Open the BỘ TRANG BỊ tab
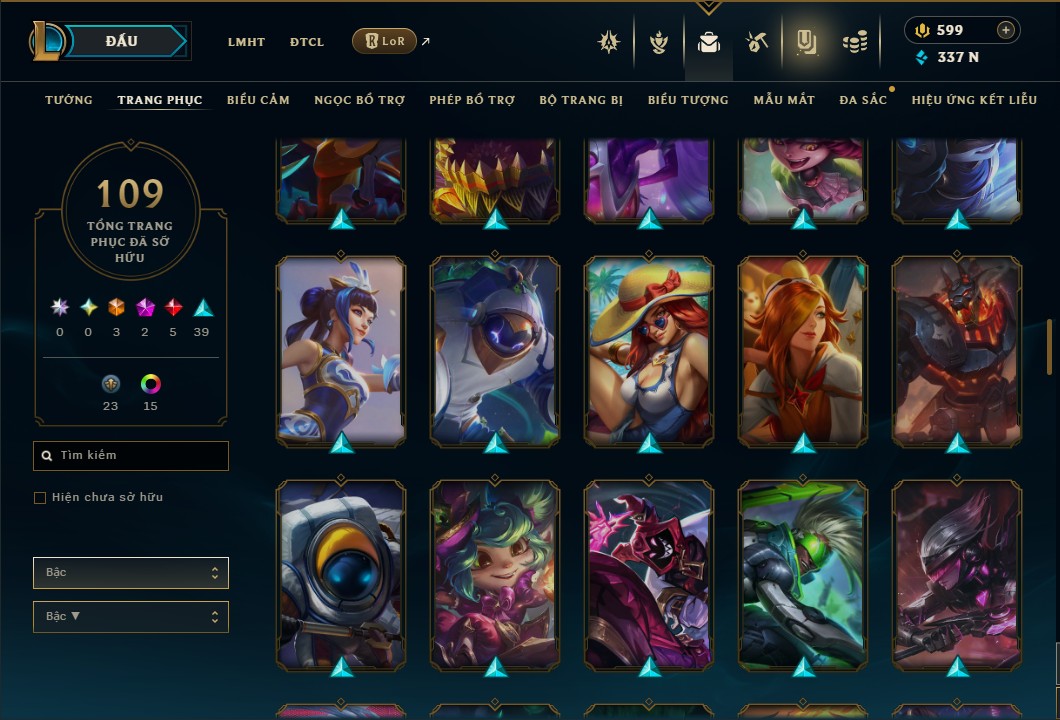1060x720 pixels. [x=581, y=100]
